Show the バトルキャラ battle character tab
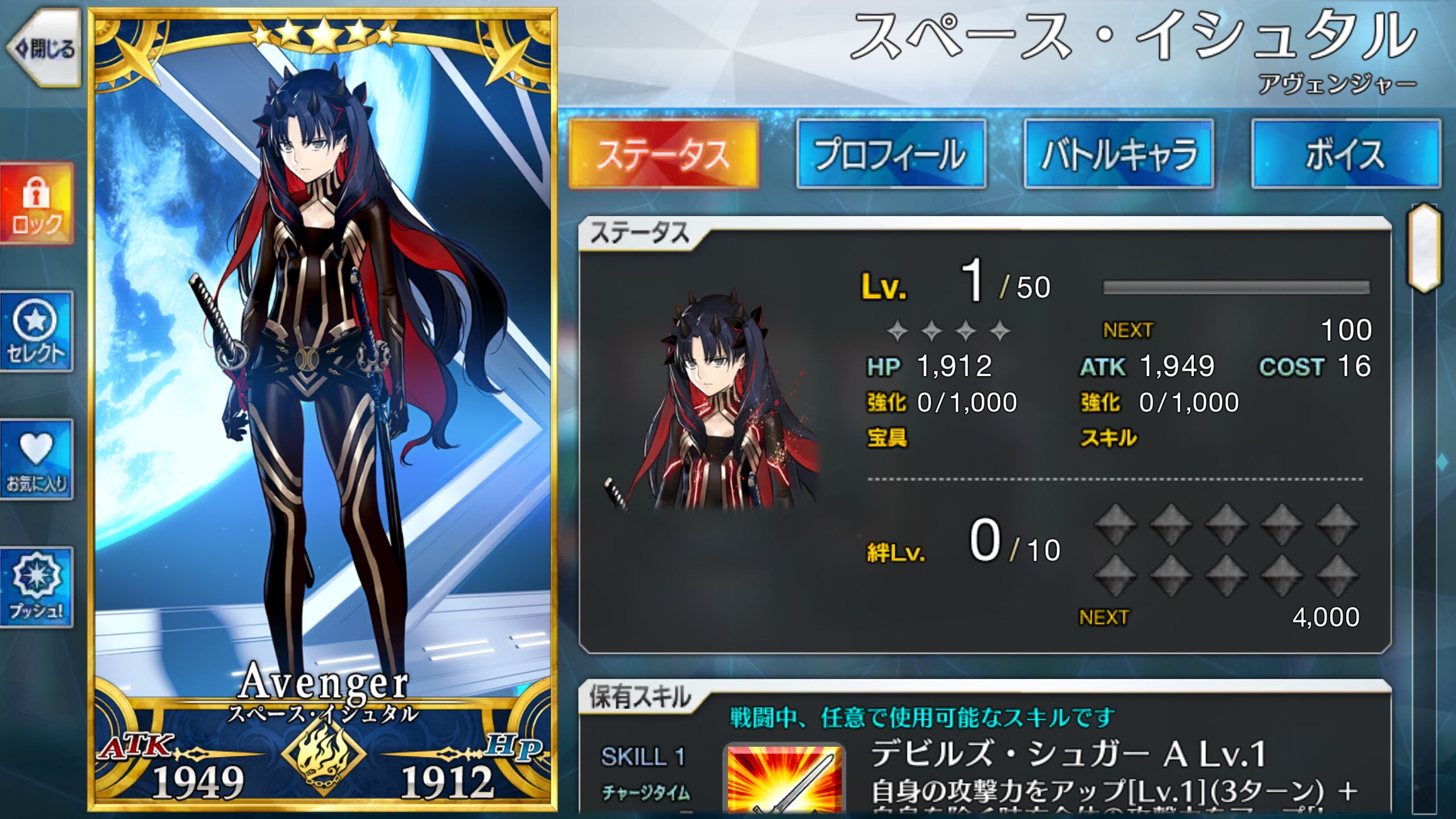This screenshot has width=1456, height=819. (1119, 154)
